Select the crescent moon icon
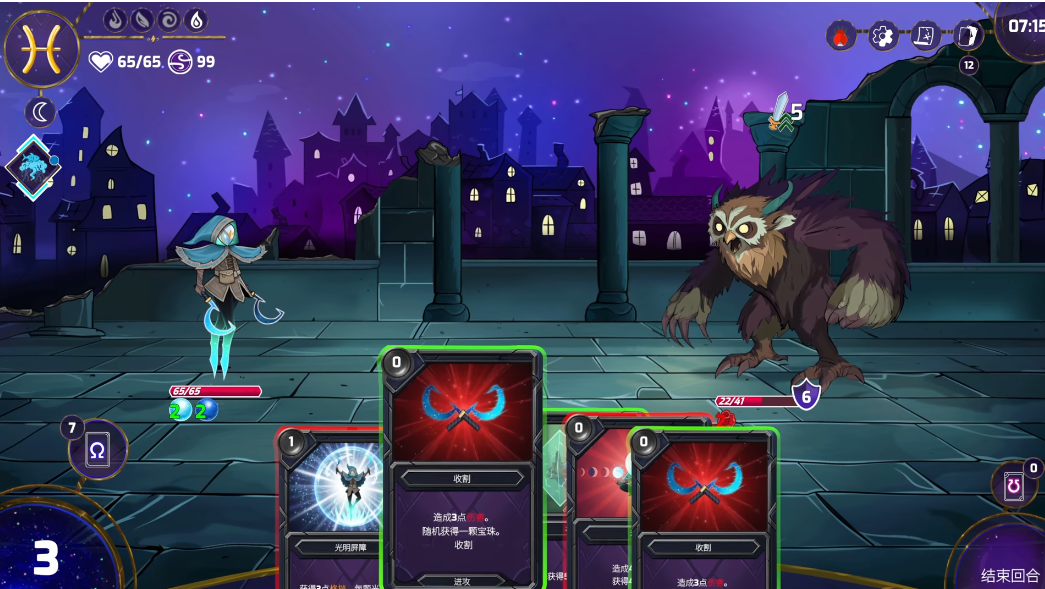This screenshot has width=1045, height=589. (41, 113)
